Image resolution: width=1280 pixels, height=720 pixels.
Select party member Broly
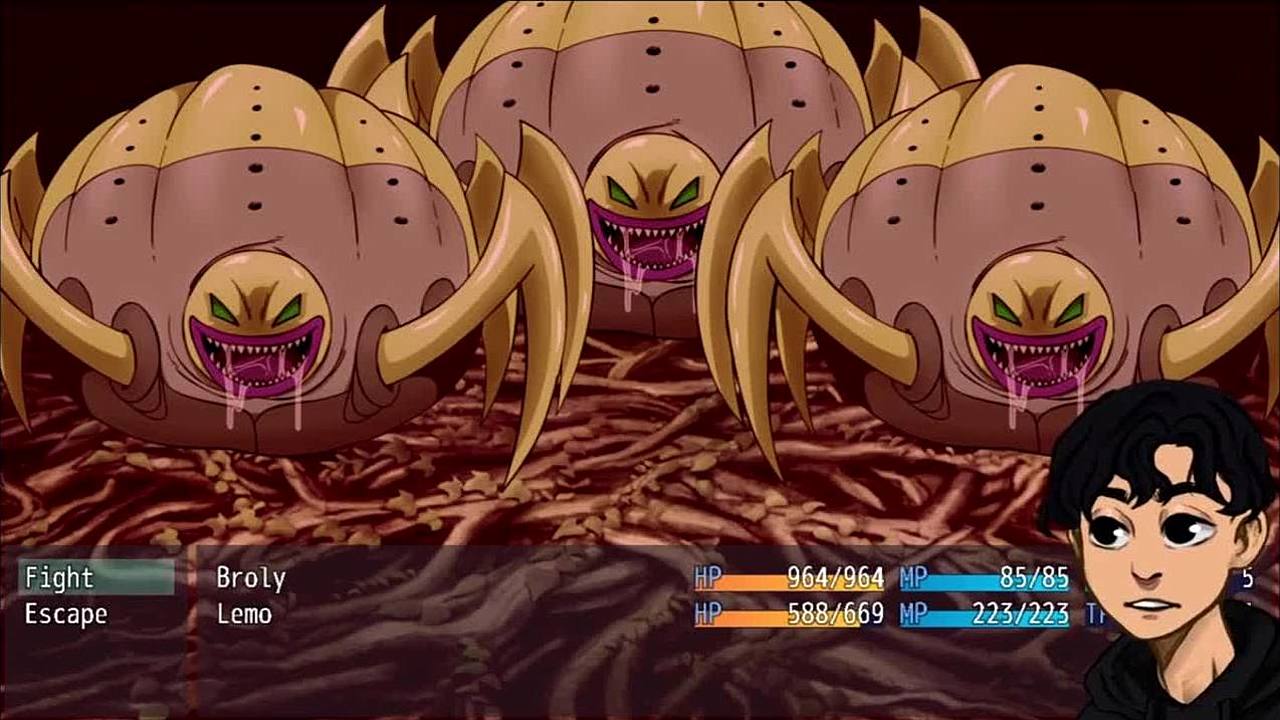[251, 578]
